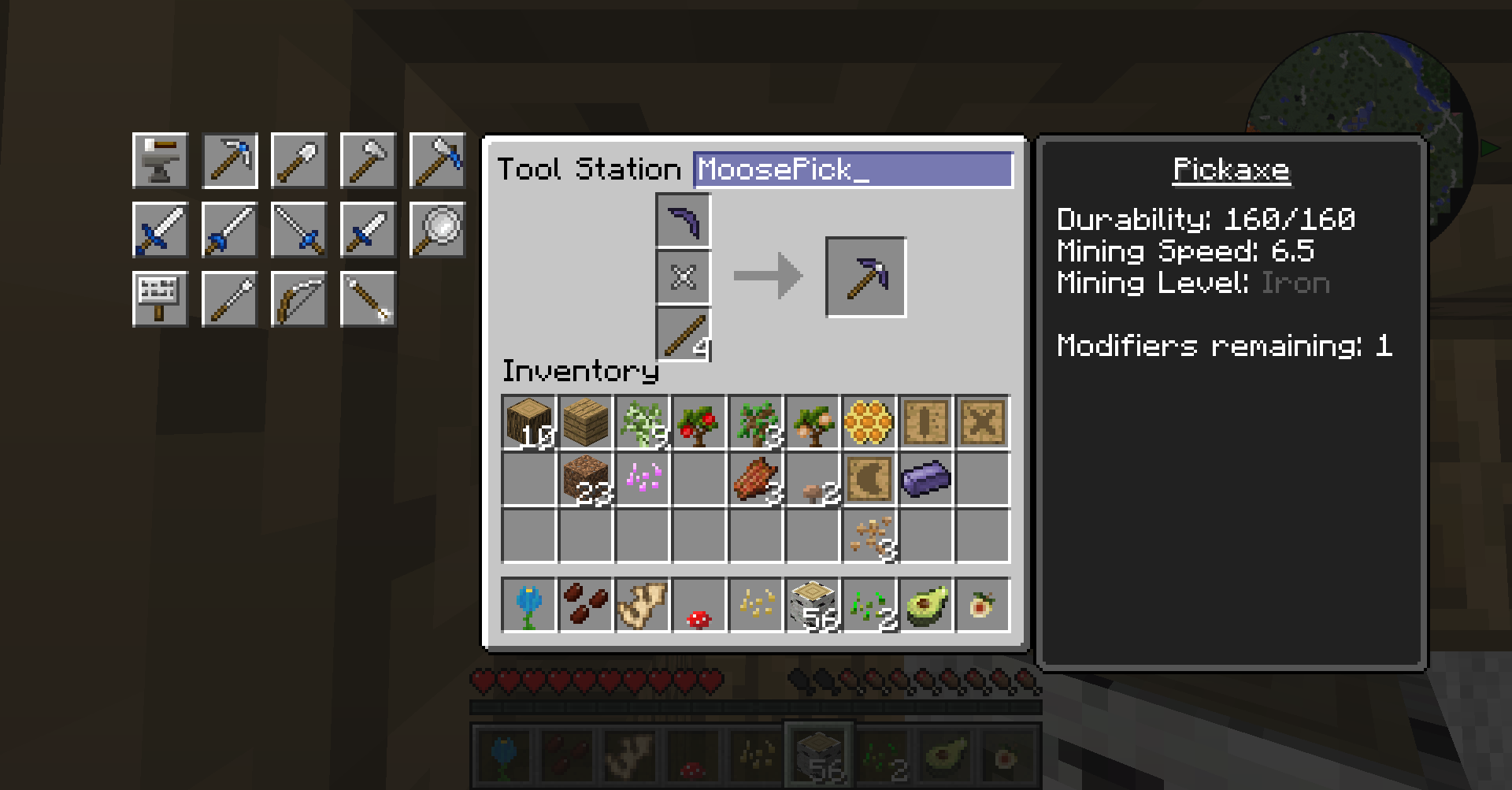Select the stack of four tool rods
This screenshot has height=790, width=1512.
click(x=684, y=334)
